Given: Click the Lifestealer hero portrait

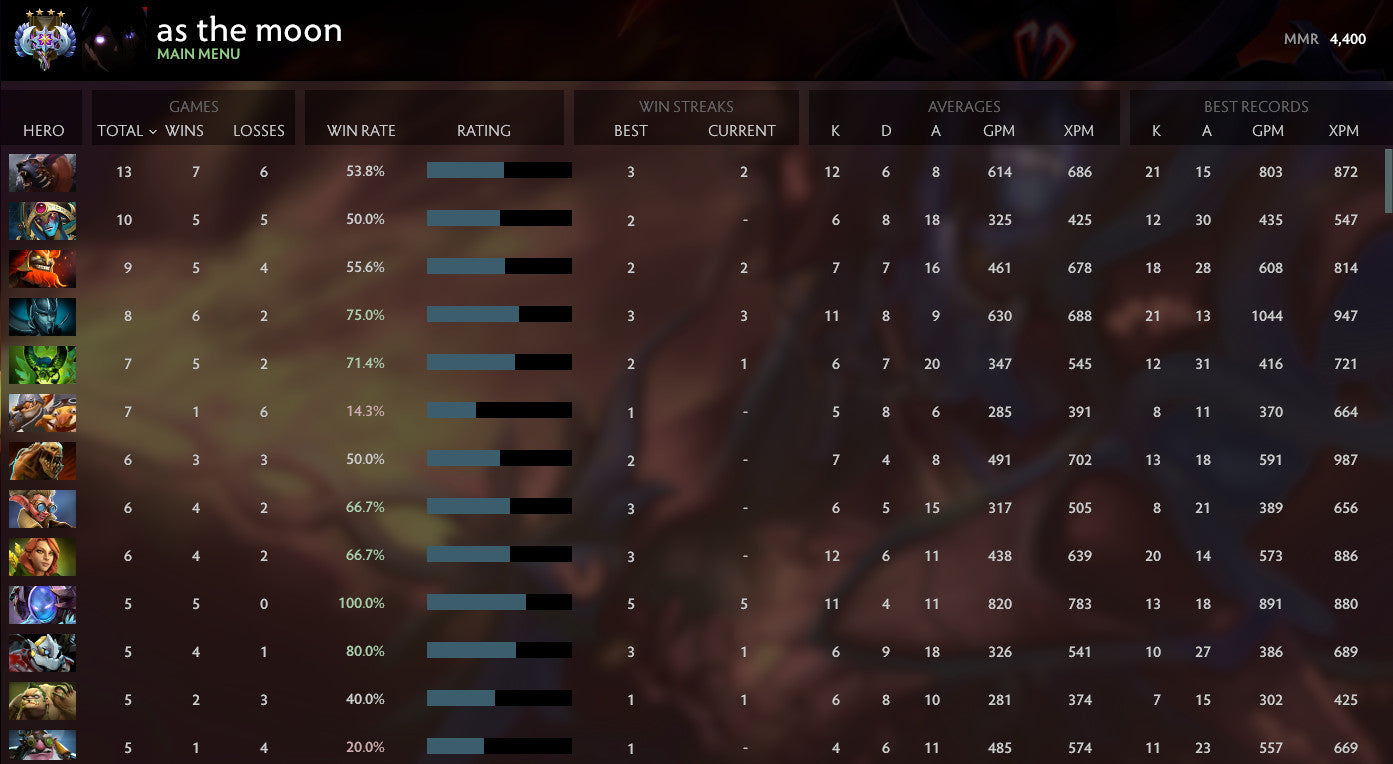Looking at the screenshot, I should (x=42, y=460).
